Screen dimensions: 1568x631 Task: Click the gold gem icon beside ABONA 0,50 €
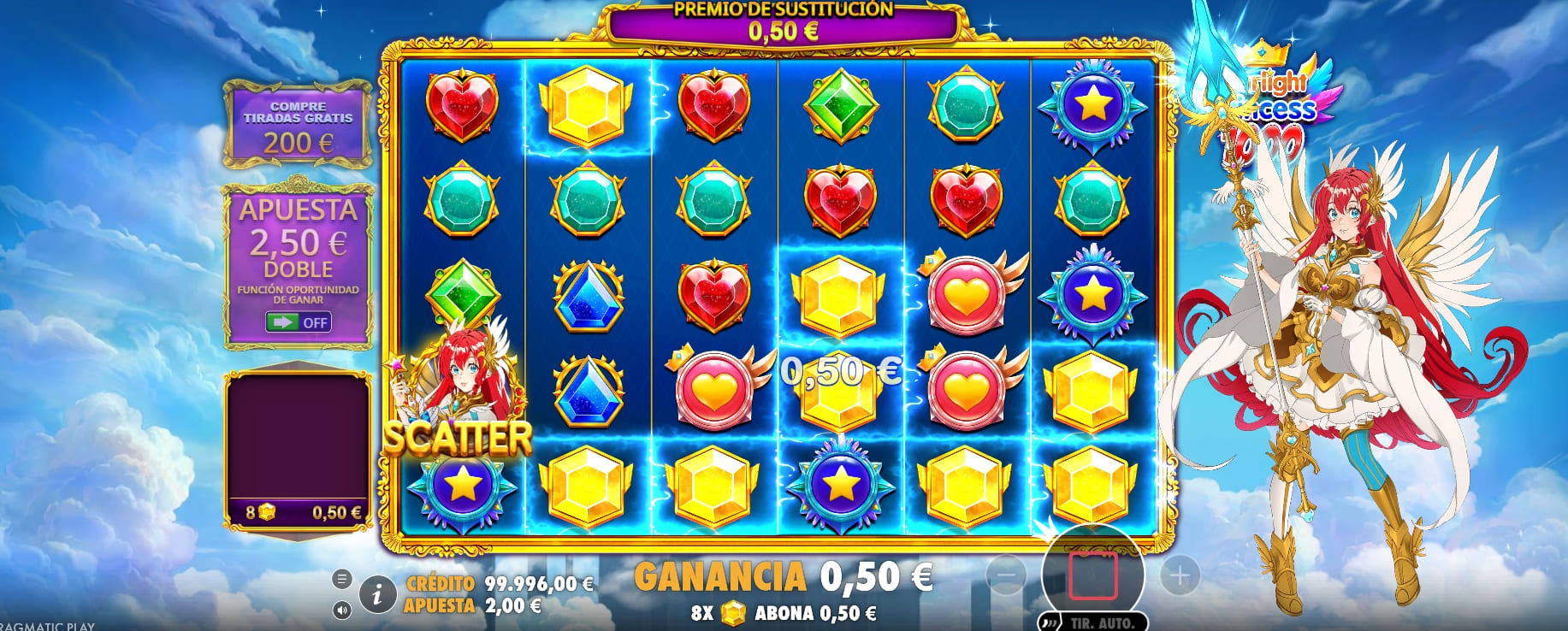[x=733, y=612]
